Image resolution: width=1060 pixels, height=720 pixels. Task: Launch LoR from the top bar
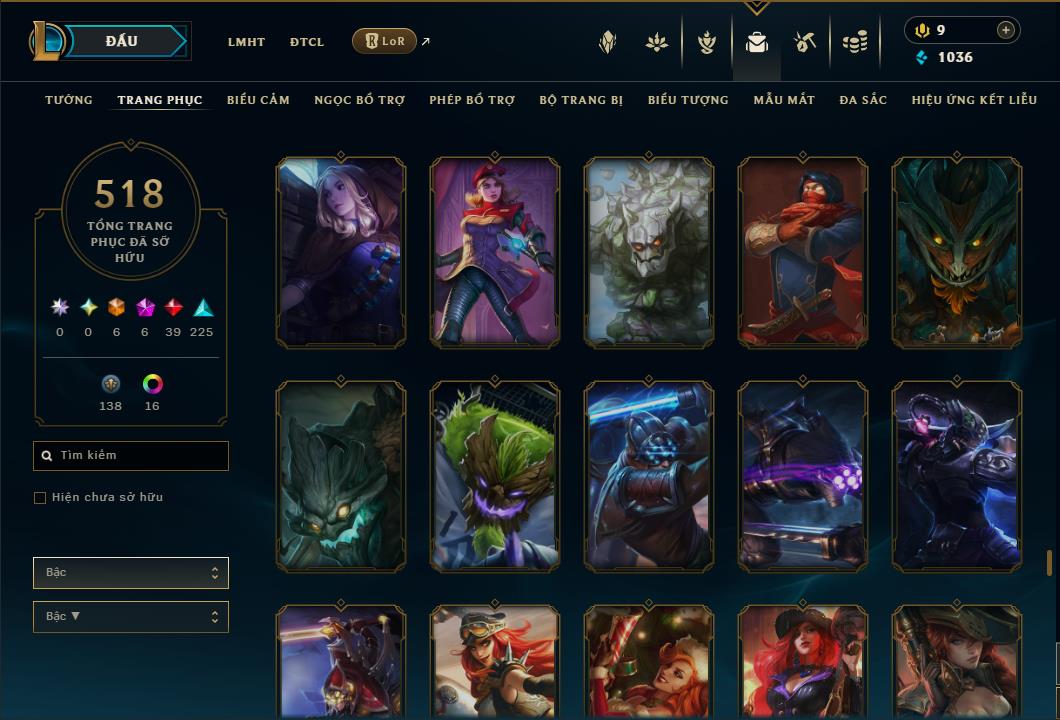click(385, 41)
